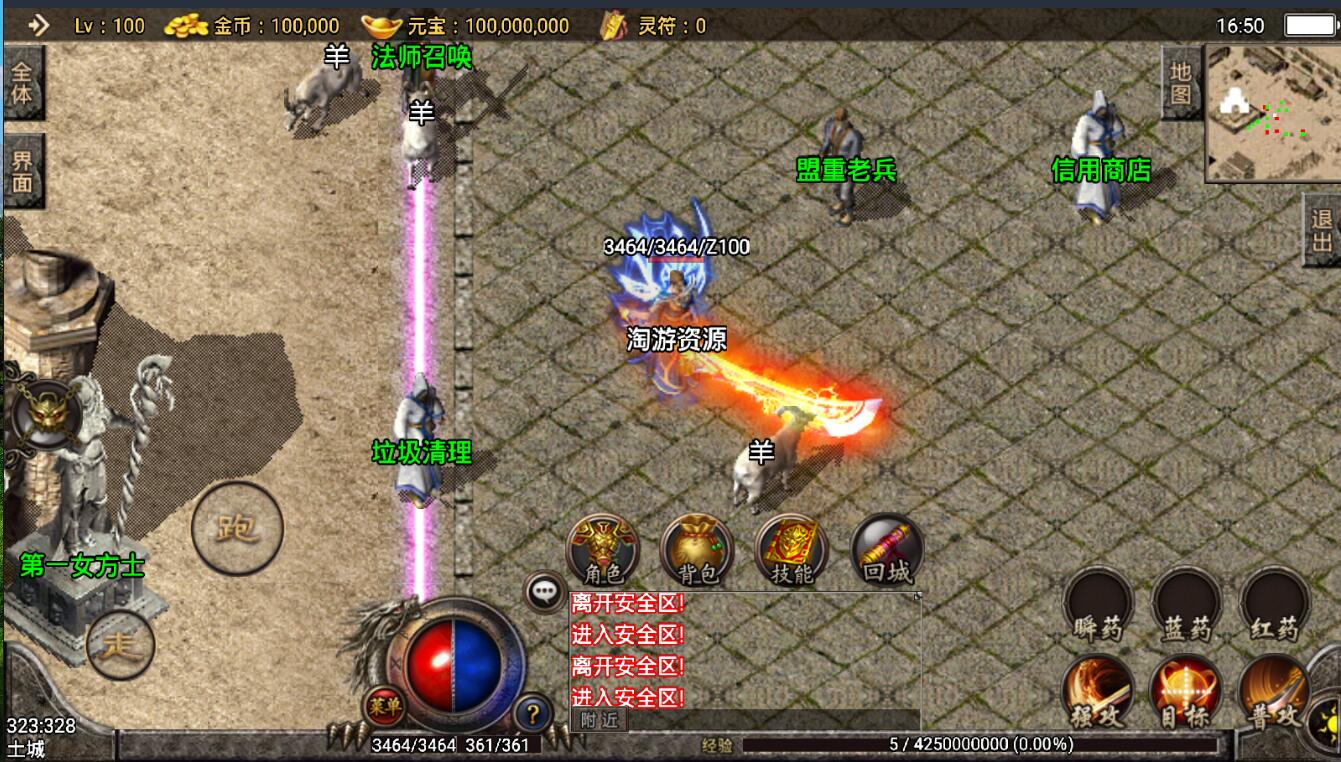The height and width of the screenshot is (762, 1341).
Task: Open the 角色 character panel
Action: [603, 549]
